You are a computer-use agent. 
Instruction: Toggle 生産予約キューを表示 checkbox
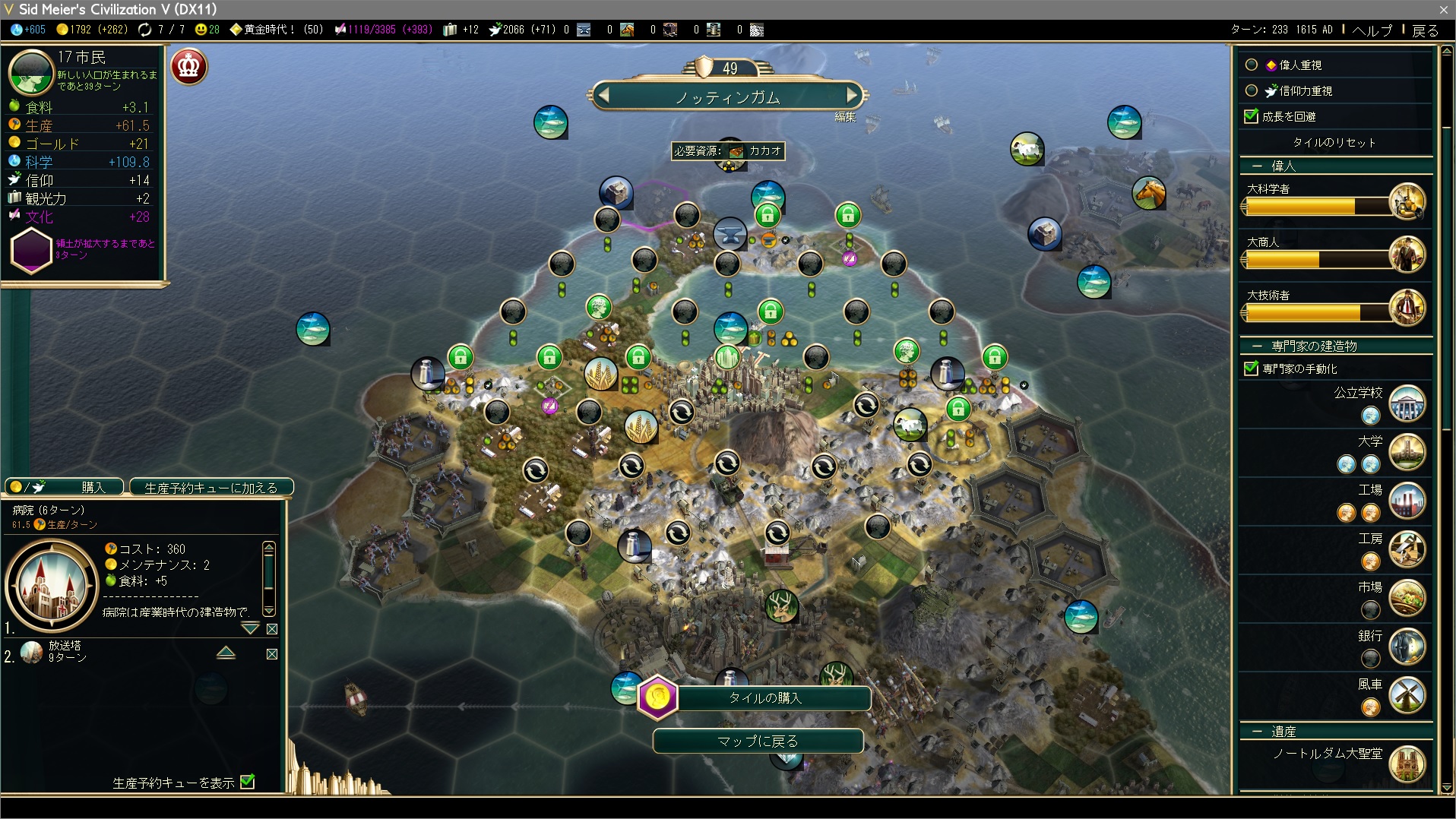pyautogui.click(x=248, y=782)
